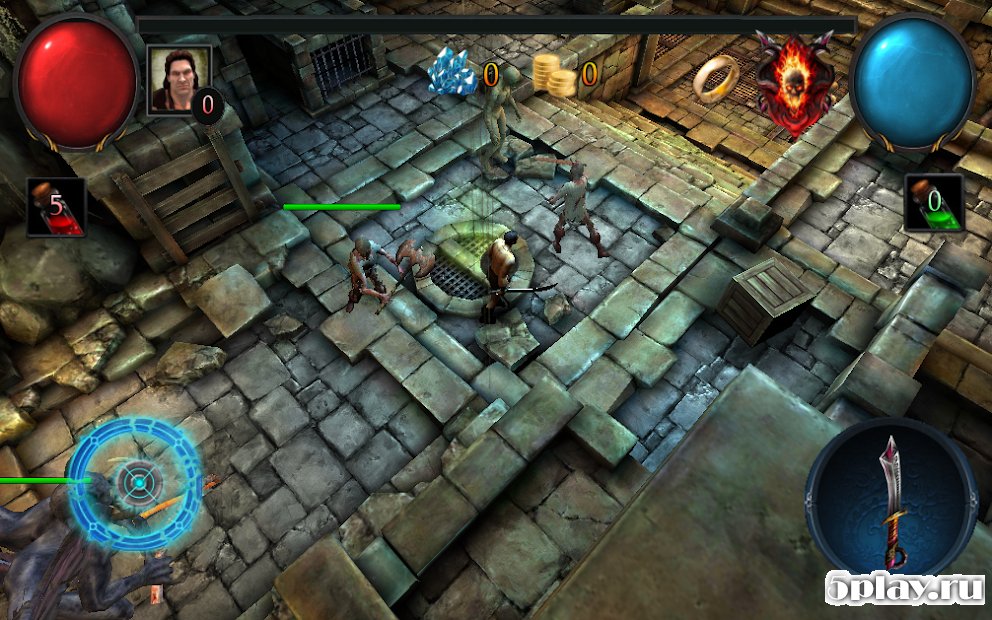The height and width of the screenshot is (620, 992).
Task: Activate the flaming skull ability
Action: click(x=794, y=80)
